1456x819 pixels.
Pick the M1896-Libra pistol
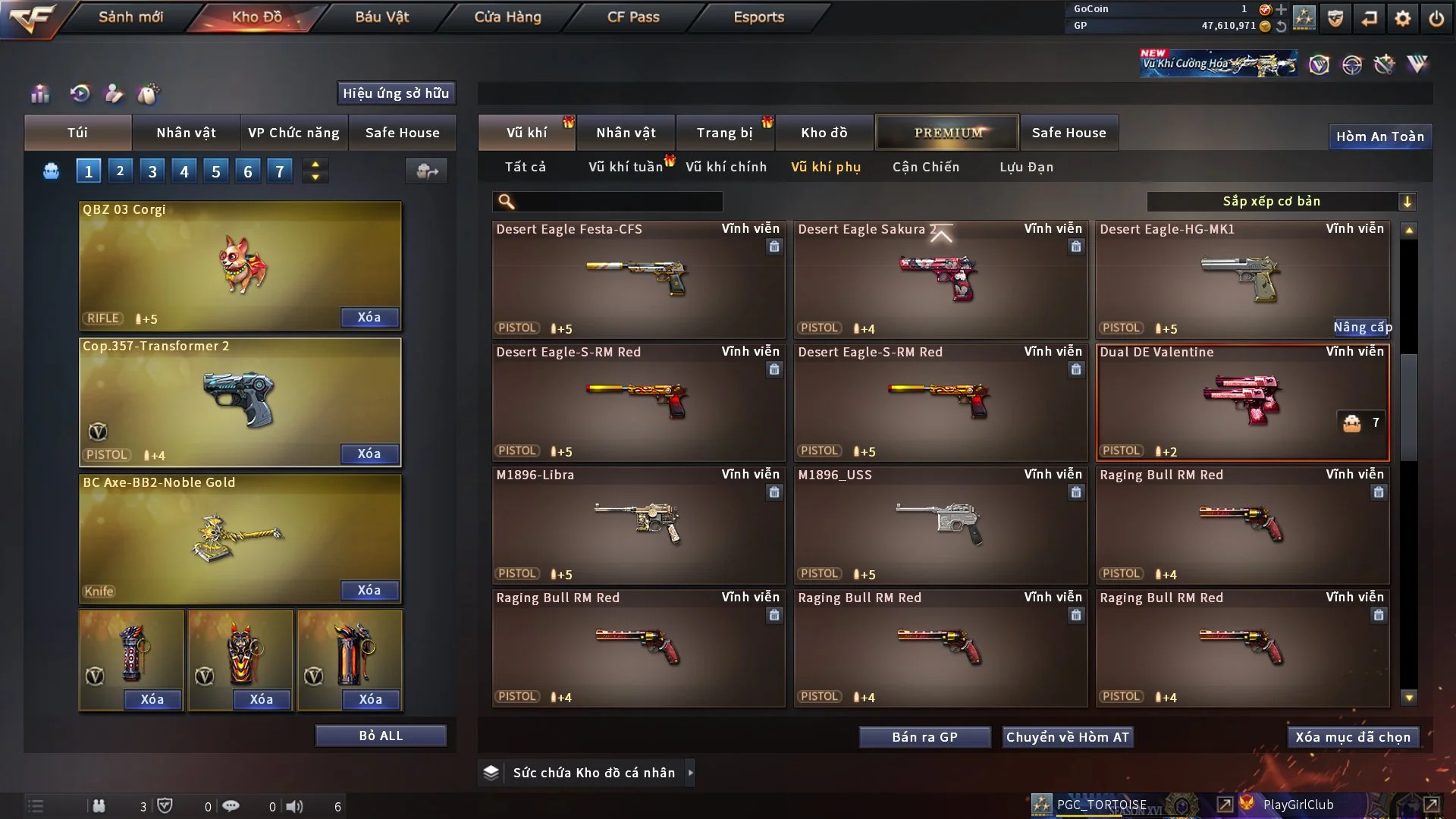click(x=638, y=526)
